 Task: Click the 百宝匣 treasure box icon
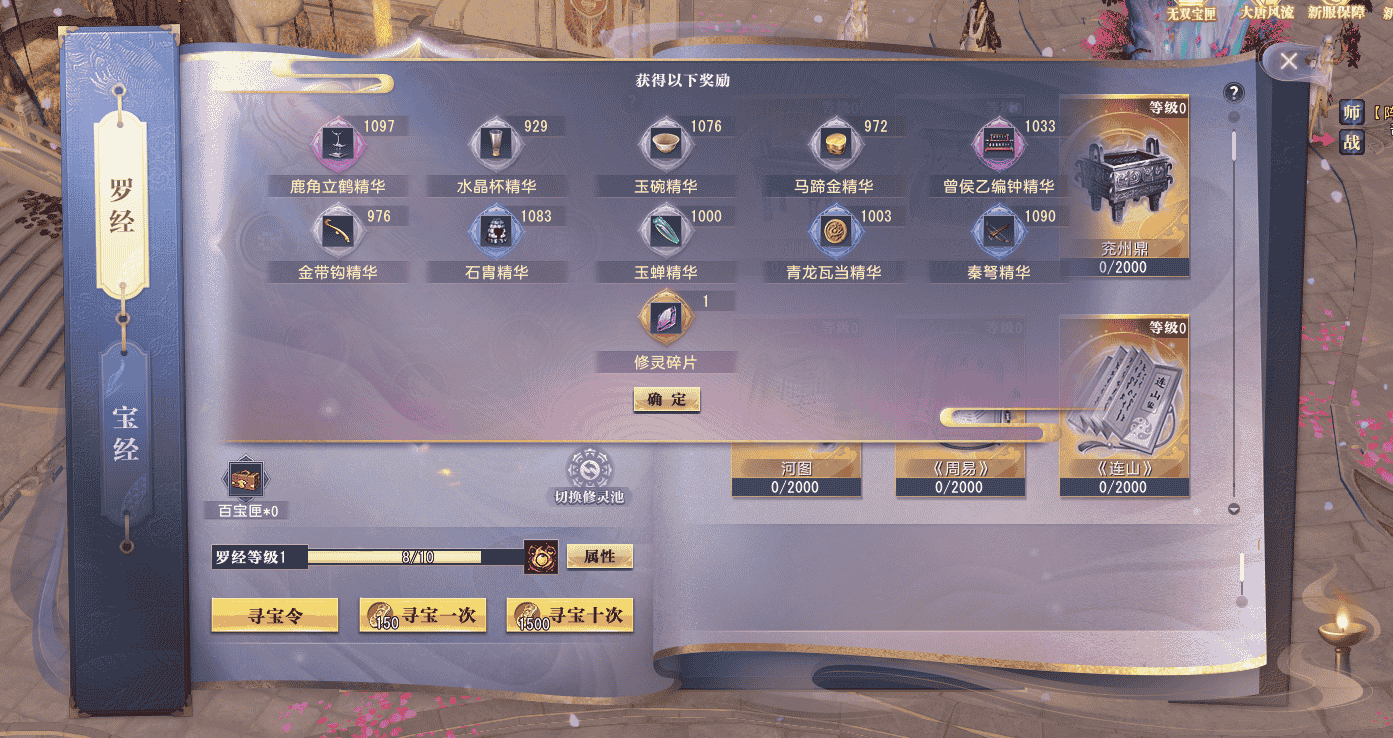[x=245, y=479]
